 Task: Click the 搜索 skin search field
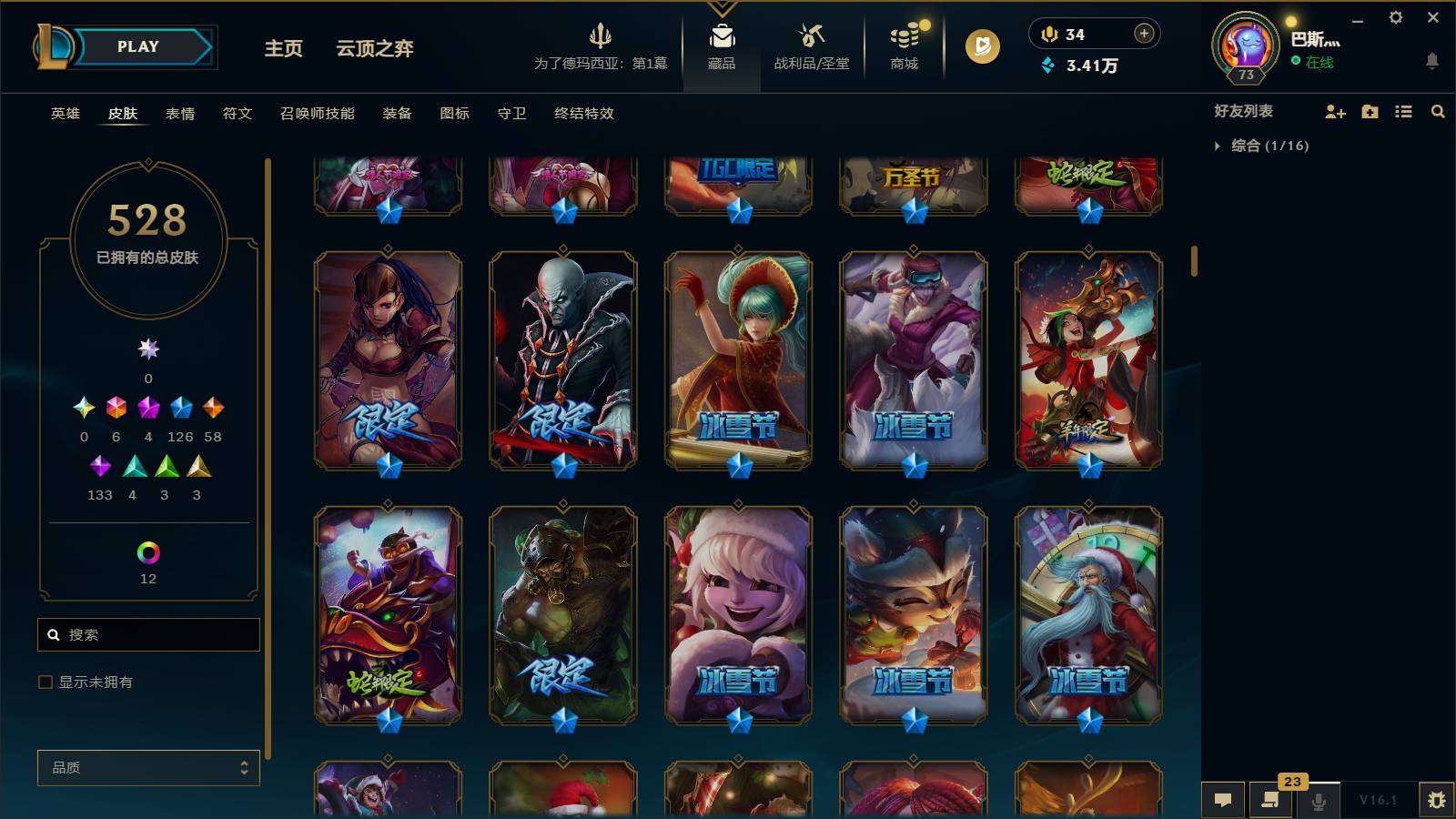(148, 634)
